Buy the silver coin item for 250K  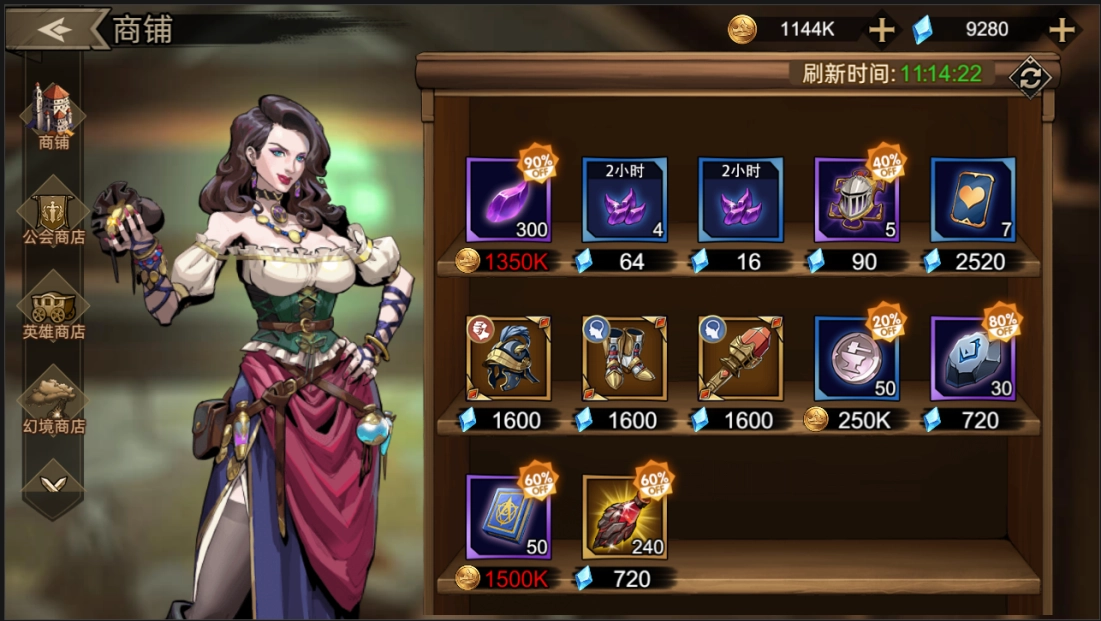[856, 358]
